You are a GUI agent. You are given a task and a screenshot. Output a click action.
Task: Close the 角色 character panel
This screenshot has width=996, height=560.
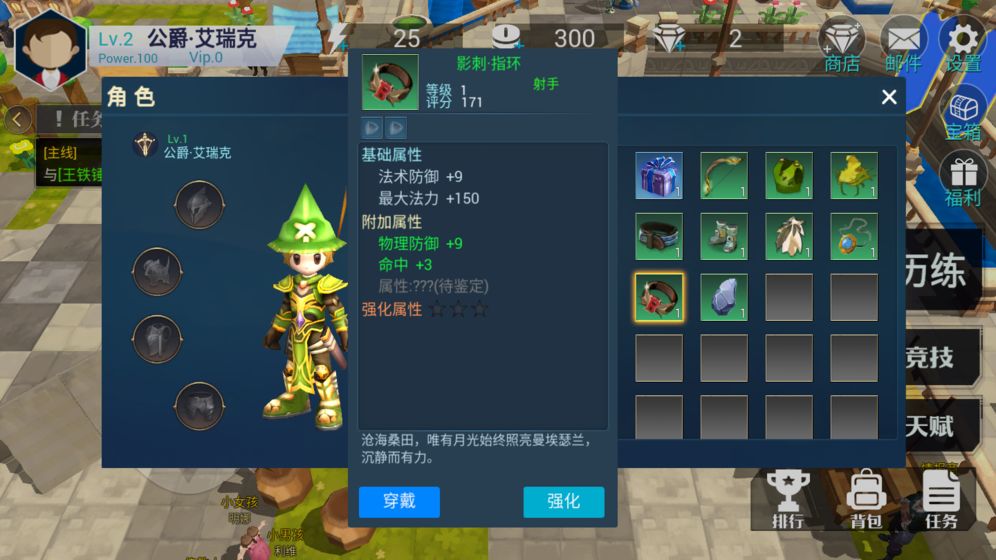tap(889, 97)
